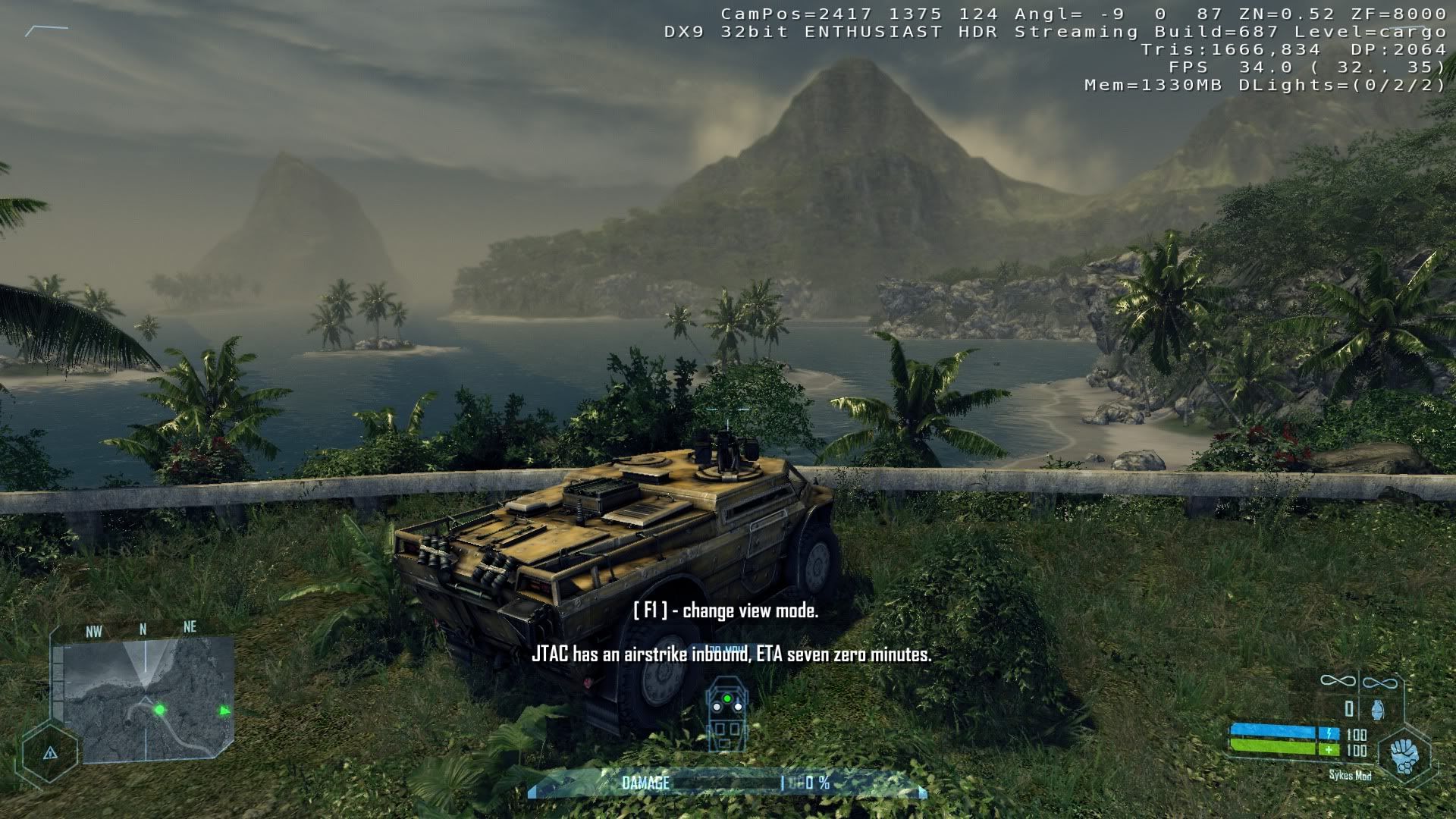1456x819 pixels.
Task: Click the nanosuit fist mode icon
Action: [x=1405, y=755]
